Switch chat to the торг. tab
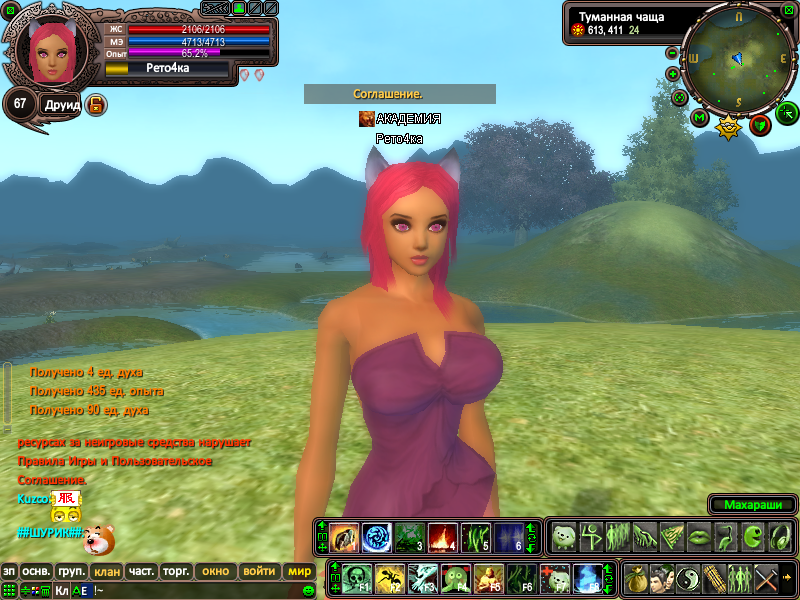800x600 pixels. point(176,572)
